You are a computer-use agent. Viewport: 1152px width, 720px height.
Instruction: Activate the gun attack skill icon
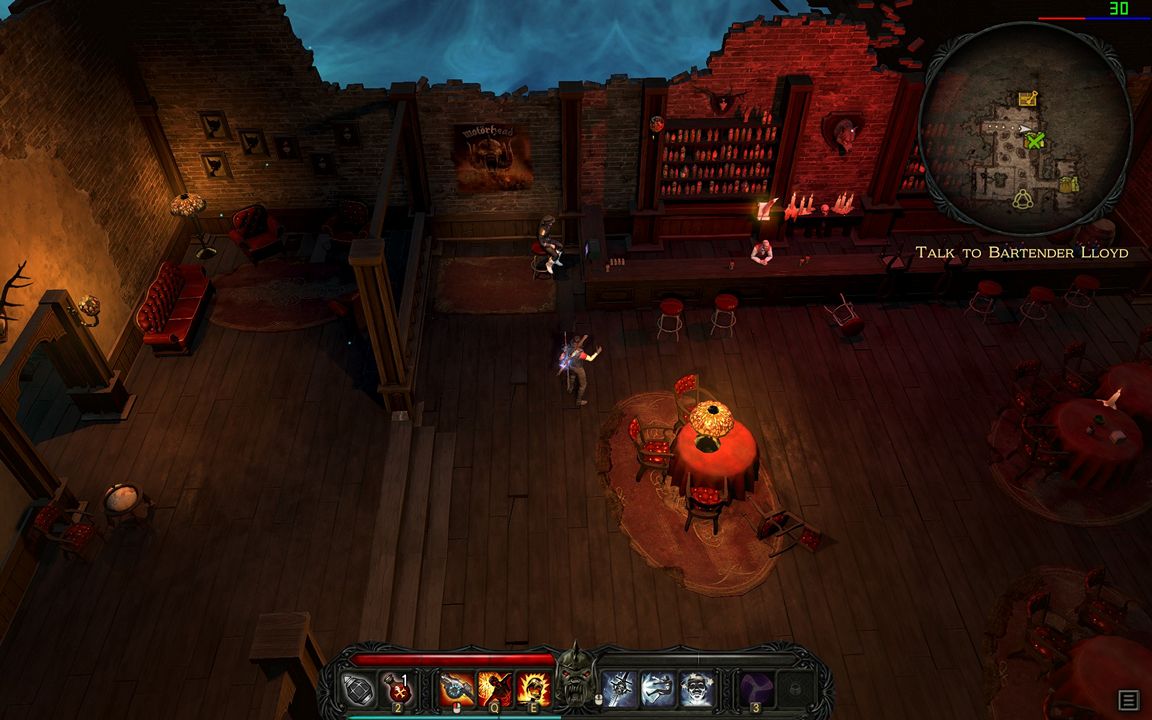click(457, 689)
